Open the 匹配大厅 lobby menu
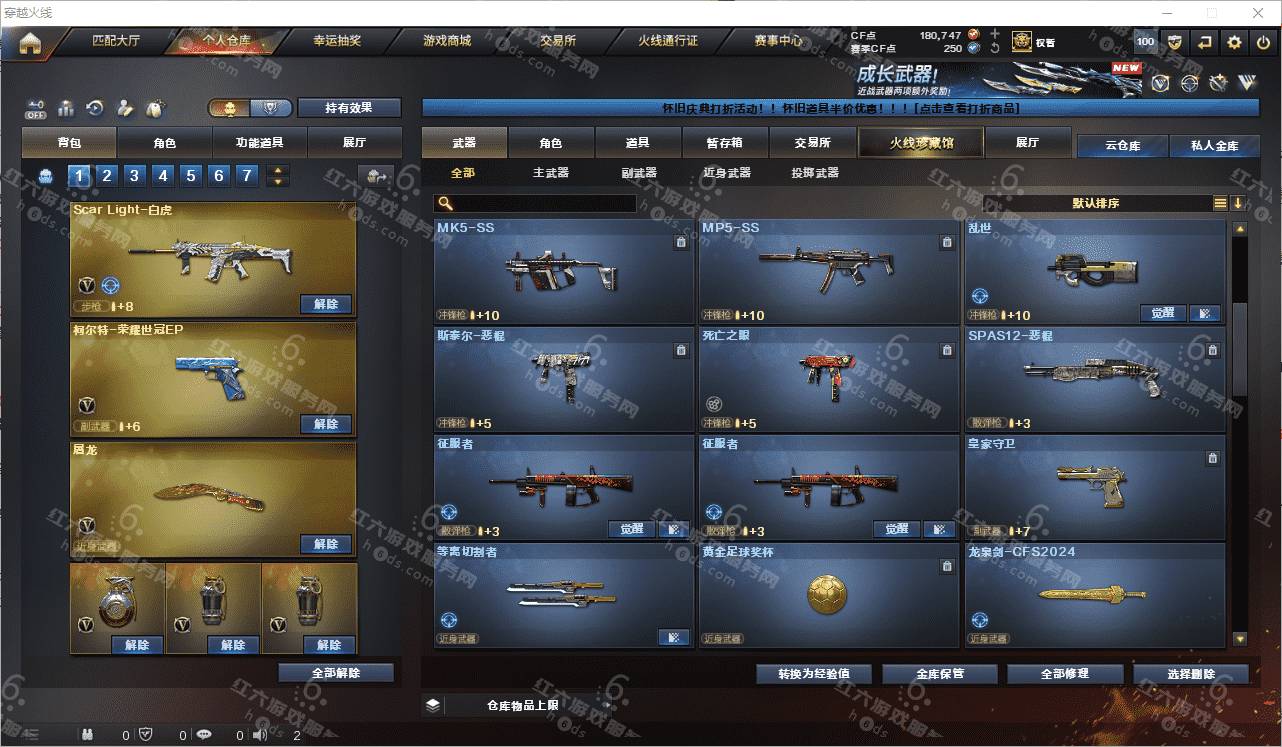The image size is (1282, 747). coord(116,42)
